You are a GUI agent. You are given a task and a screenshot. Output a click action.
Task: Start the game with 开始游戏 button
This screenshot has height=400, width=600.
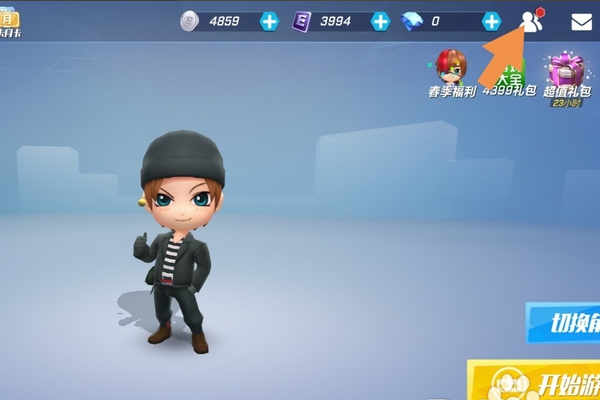[x=540, y=383]
